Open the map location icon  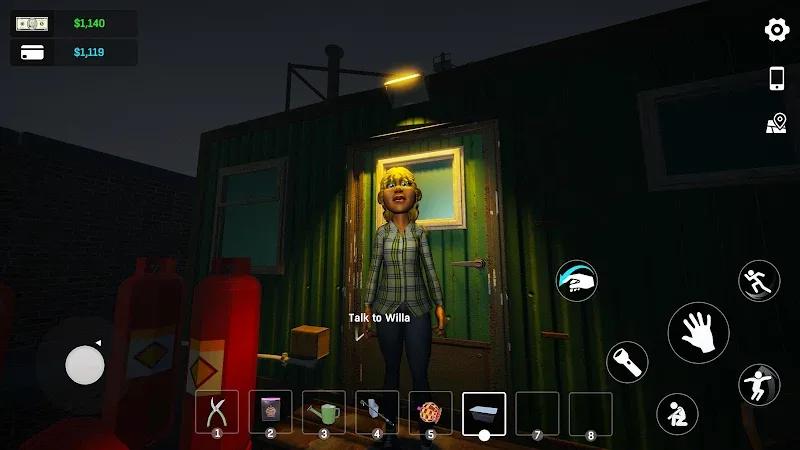coord(777,123)
